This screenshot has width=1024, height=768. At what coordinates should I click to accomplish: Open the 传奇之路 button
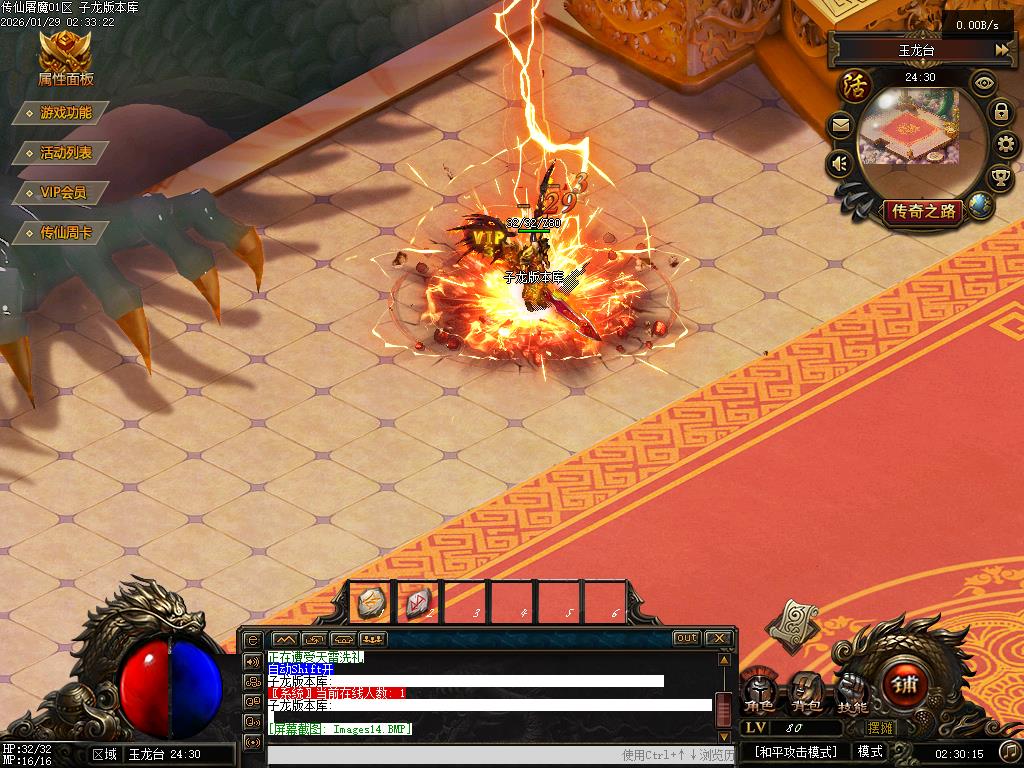point(923,211)
